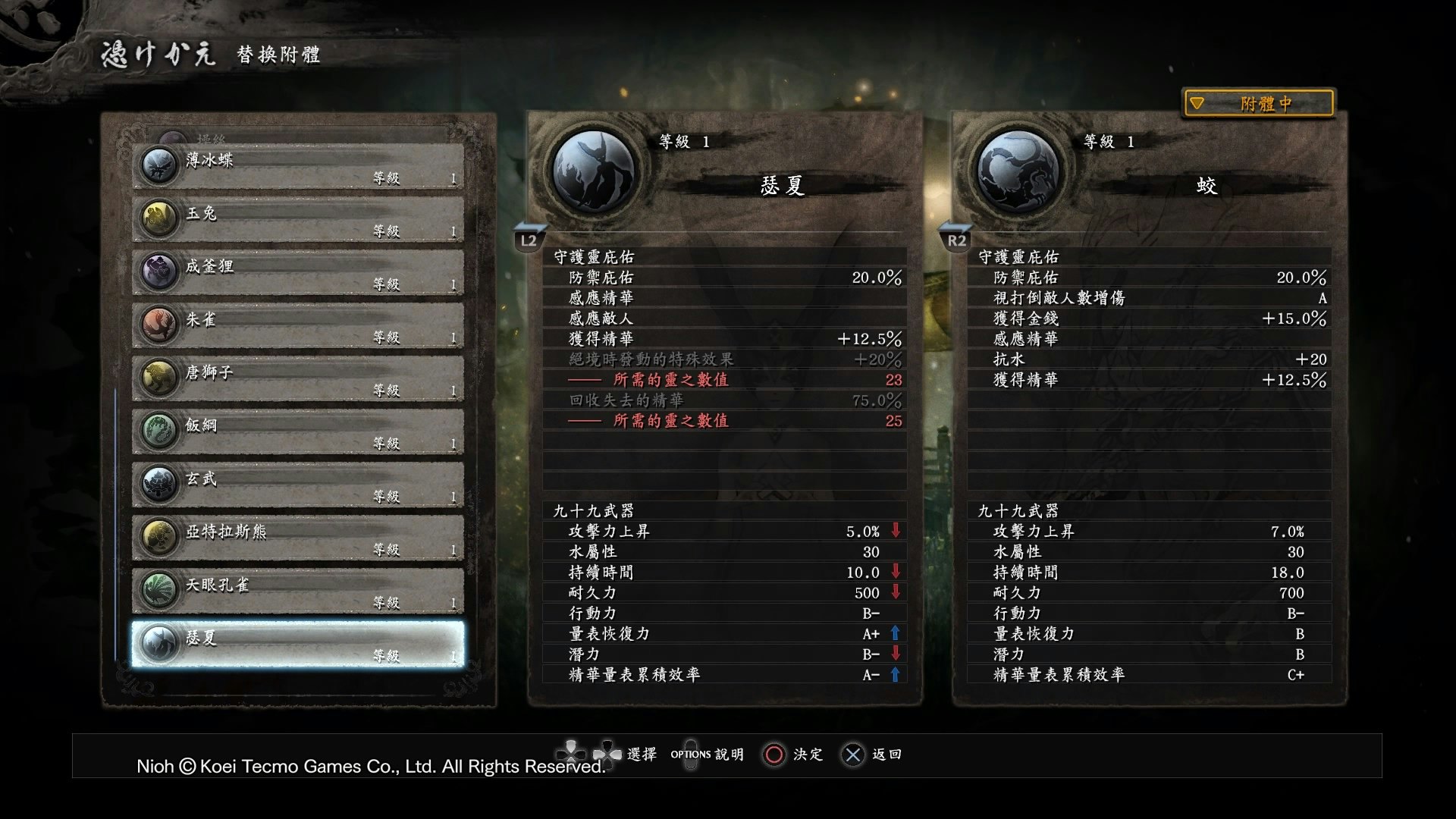Select 朱雀 from the spirit list
The height and width of the screenshot is (819, 1456).
[x=298, y=325]
